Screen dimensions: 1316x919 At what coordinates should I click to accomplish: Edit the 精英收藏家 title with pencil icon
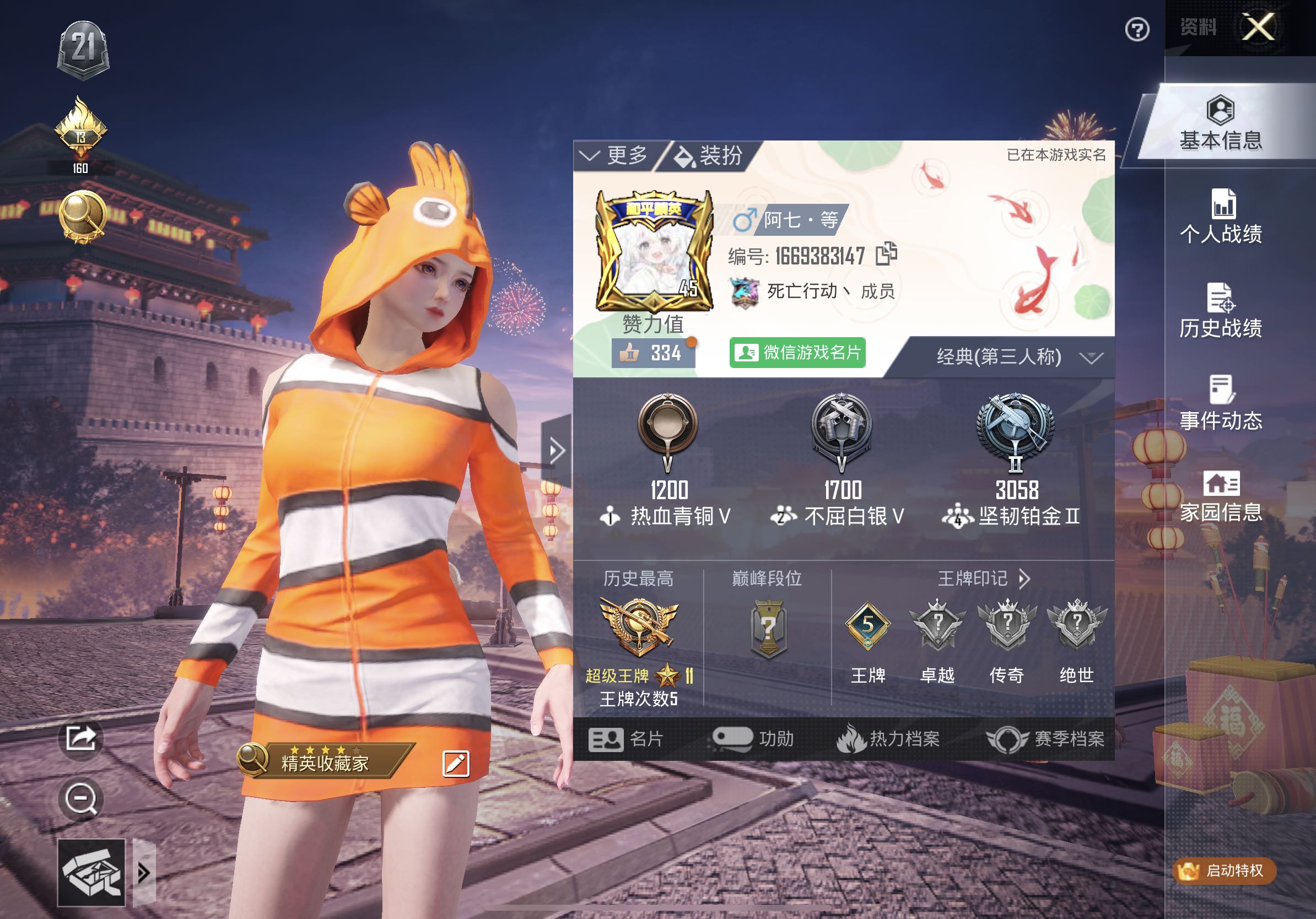pos(456,764)
